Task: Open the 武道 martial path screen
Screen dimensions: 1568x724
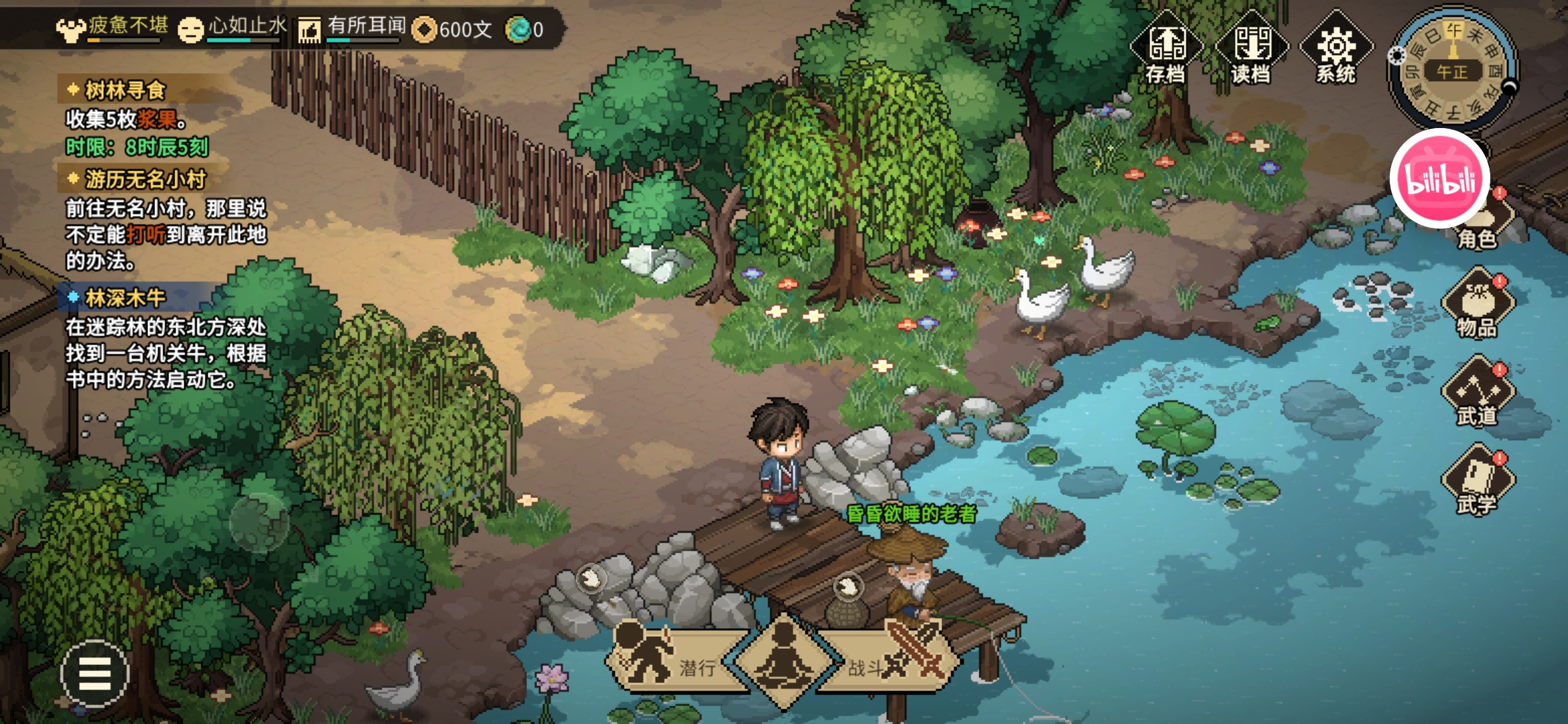Action: point(1477,394)
